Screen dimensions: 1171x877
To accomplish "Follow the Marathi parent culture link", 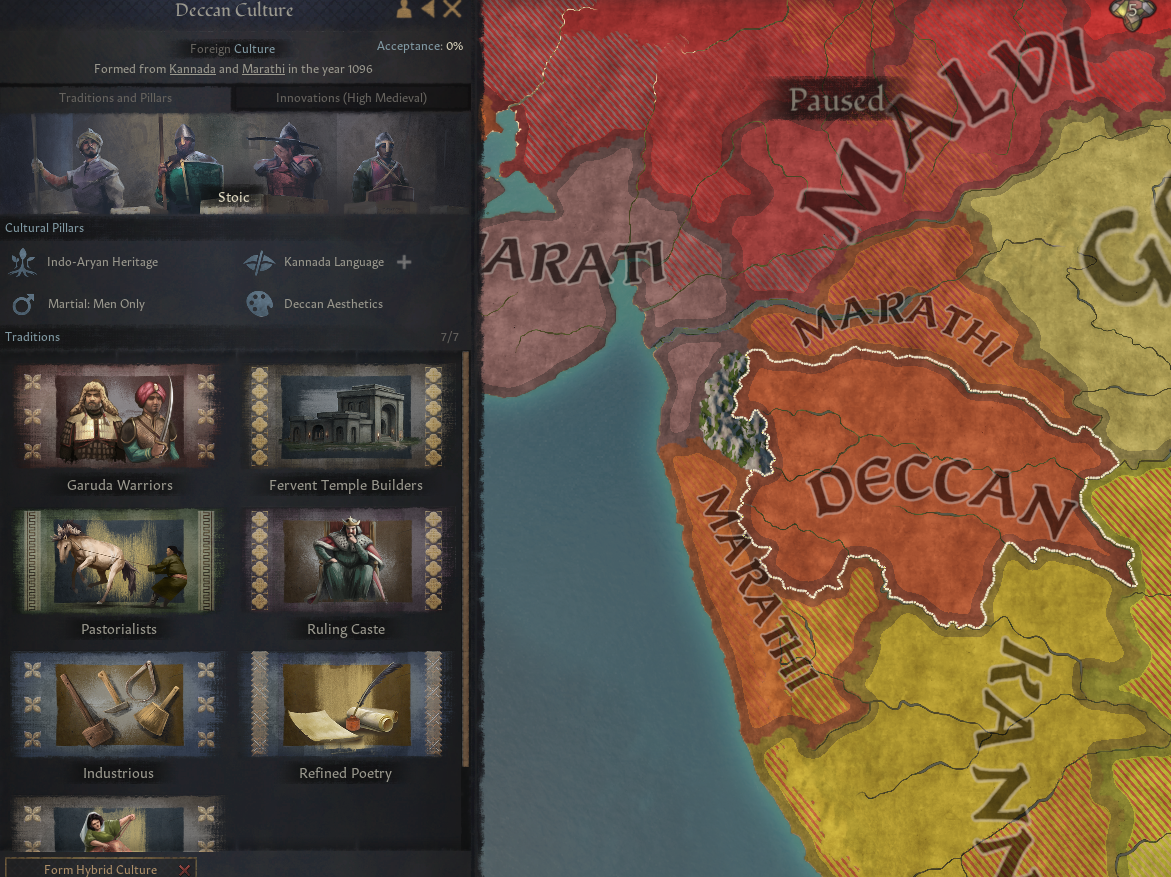I will [264, 69].
